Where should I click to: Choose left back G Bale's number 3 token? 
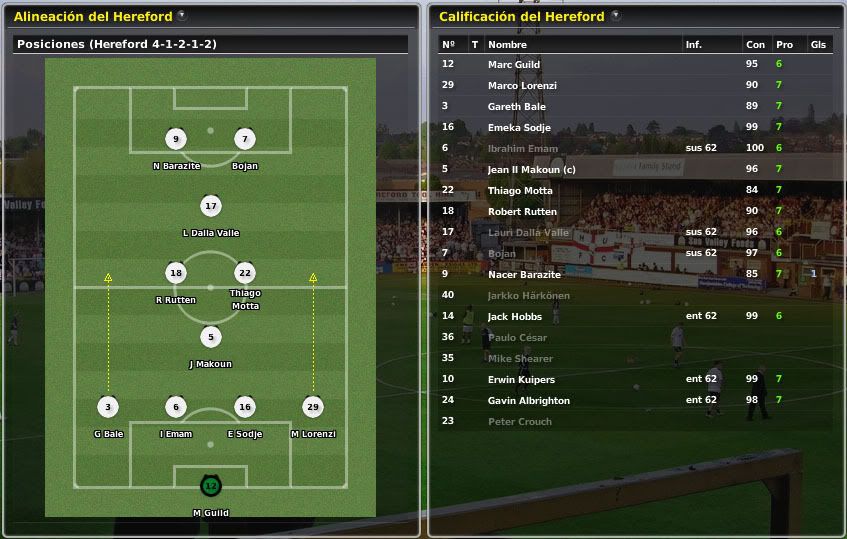pyautogui.click(x=108, y=407)
